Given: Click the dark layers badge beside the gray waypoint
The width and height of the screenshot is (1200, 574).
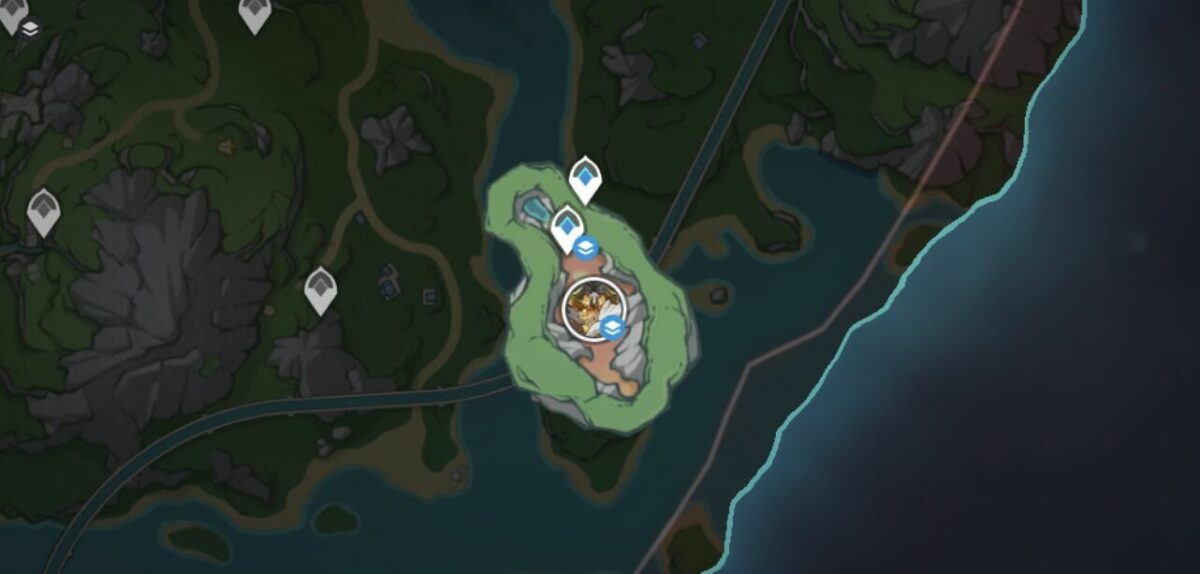Looking at the screenshot, I should click(31, 27).
